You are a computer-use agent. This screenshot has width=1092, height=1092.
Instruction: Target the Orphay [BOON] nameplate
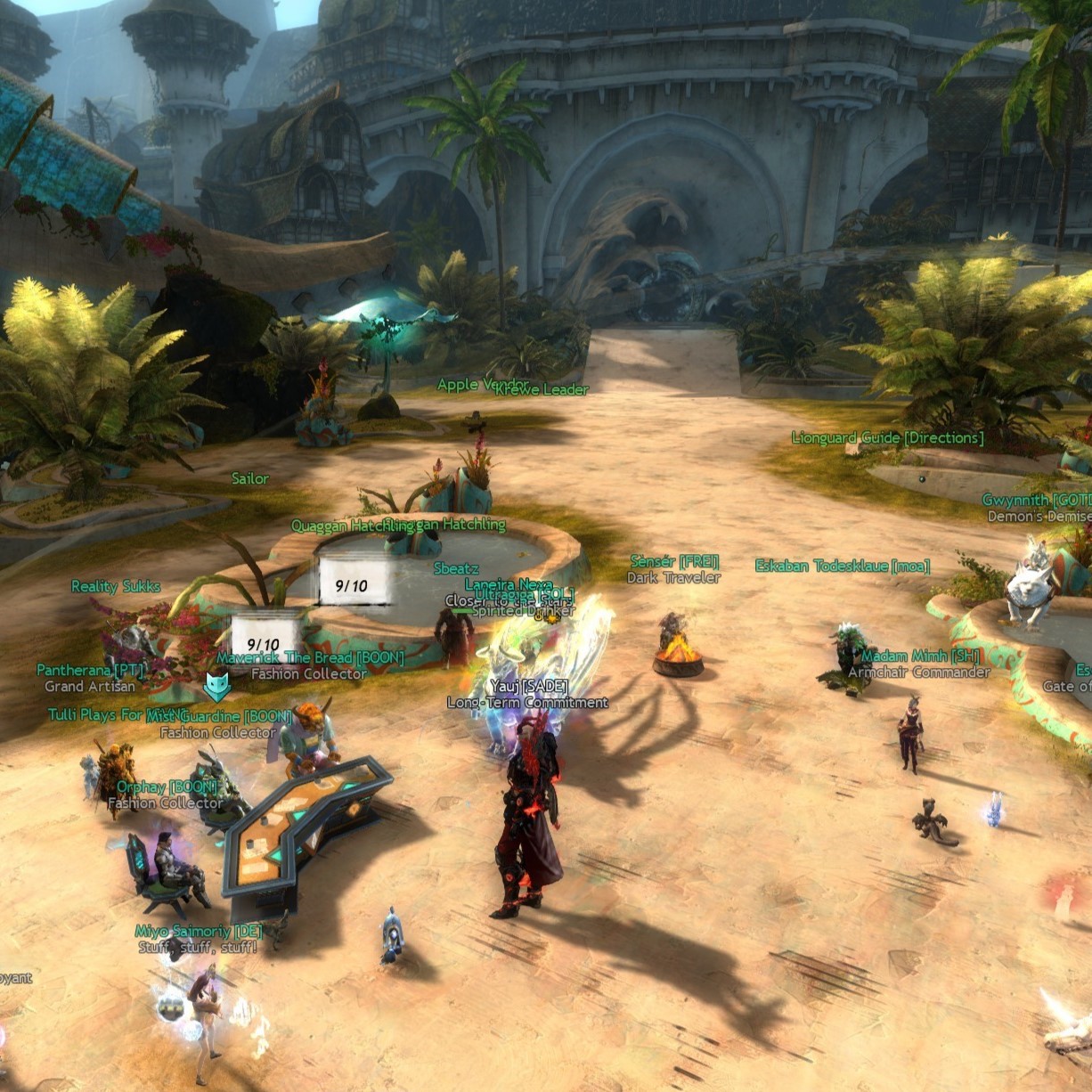(167, 787)
